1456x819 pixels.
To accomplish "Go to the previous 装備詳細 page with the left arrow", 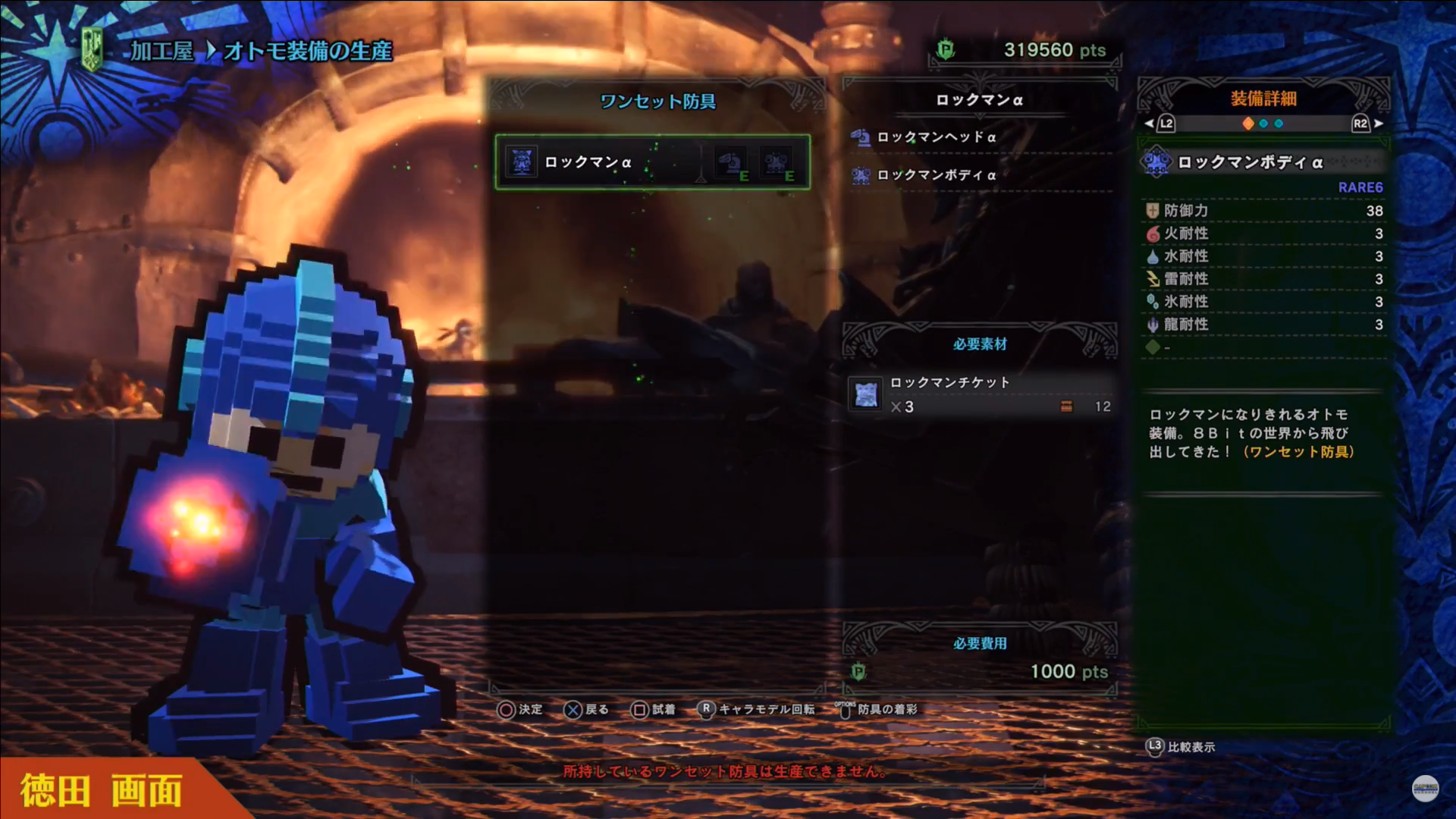I will [x=1150, y=124].
